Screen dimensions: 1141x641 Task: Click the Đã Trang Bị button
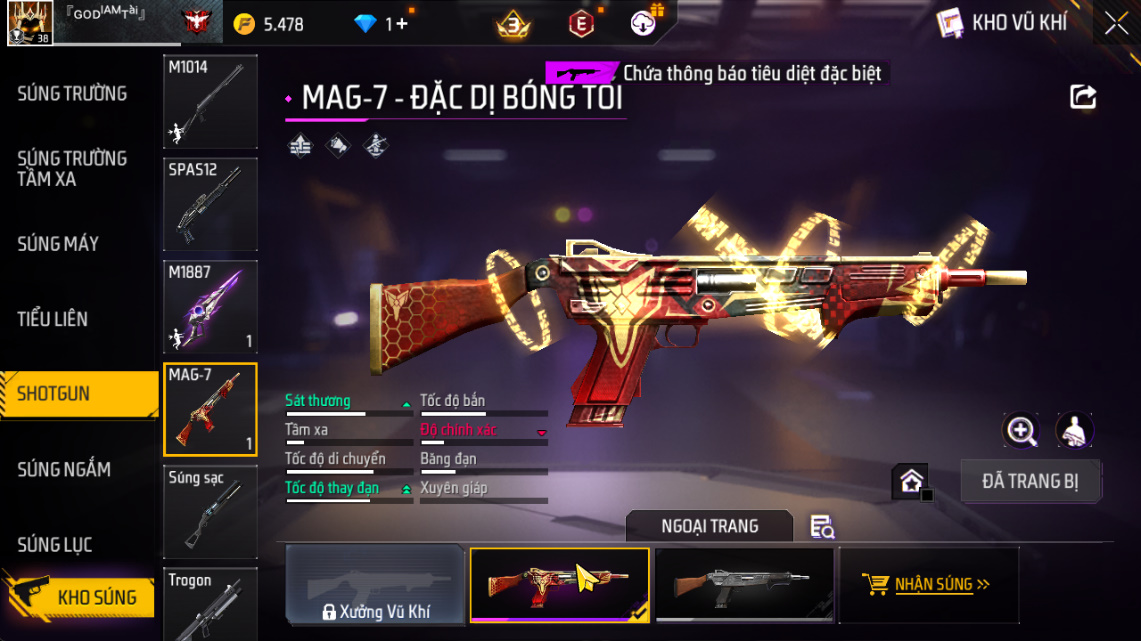1030,481
